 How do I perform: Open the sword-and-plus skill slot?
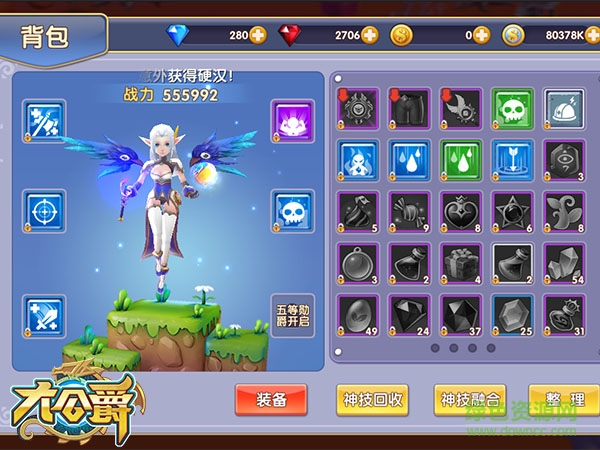pyautogui.click(x=43, y=316)
